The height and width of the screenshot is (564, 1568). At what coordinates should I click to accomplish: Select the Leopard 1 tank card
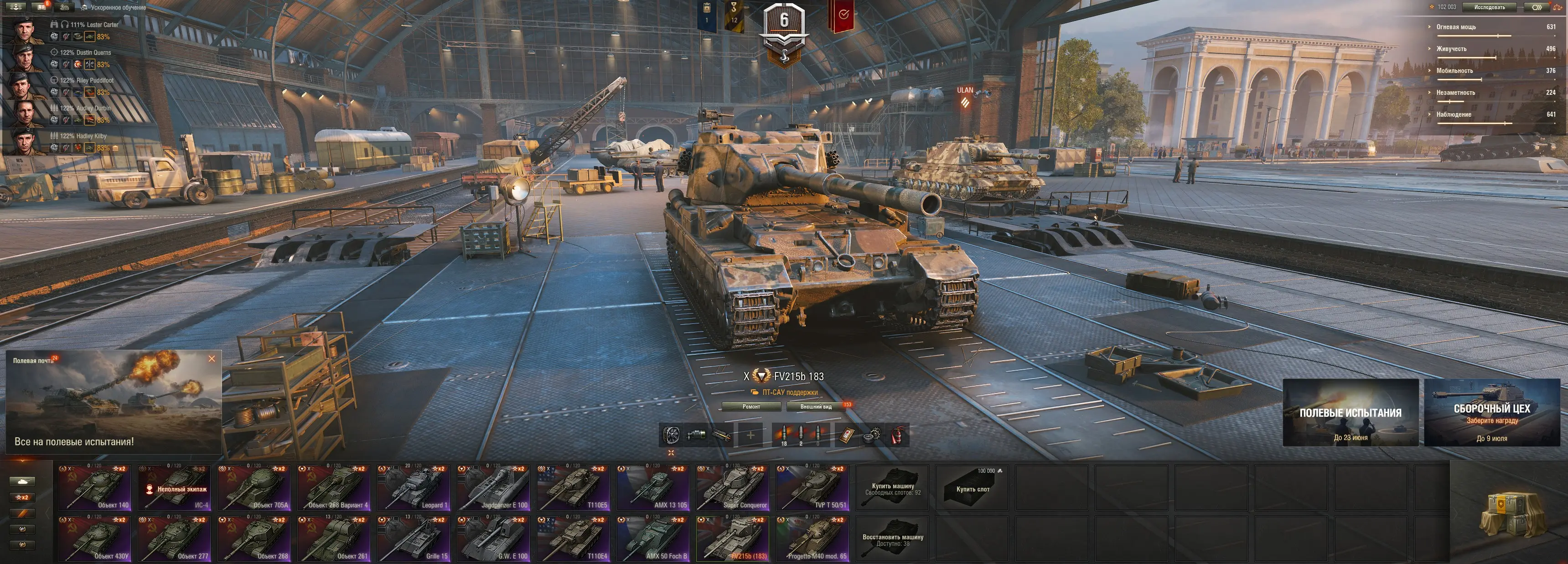tap(413, 488)
